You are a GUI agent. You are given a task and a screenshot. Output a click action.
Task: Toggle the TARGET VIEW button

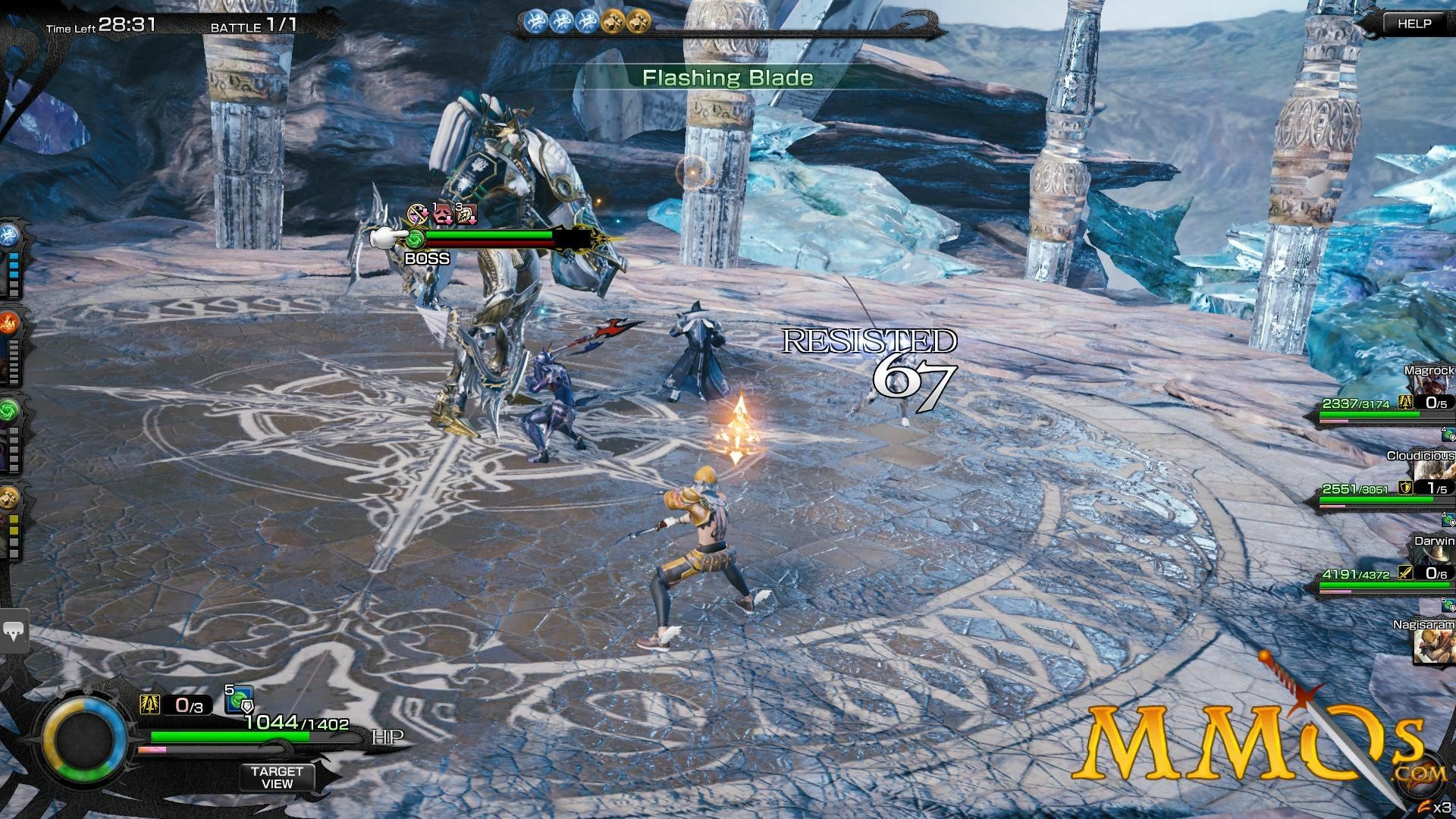pos(277,777)
